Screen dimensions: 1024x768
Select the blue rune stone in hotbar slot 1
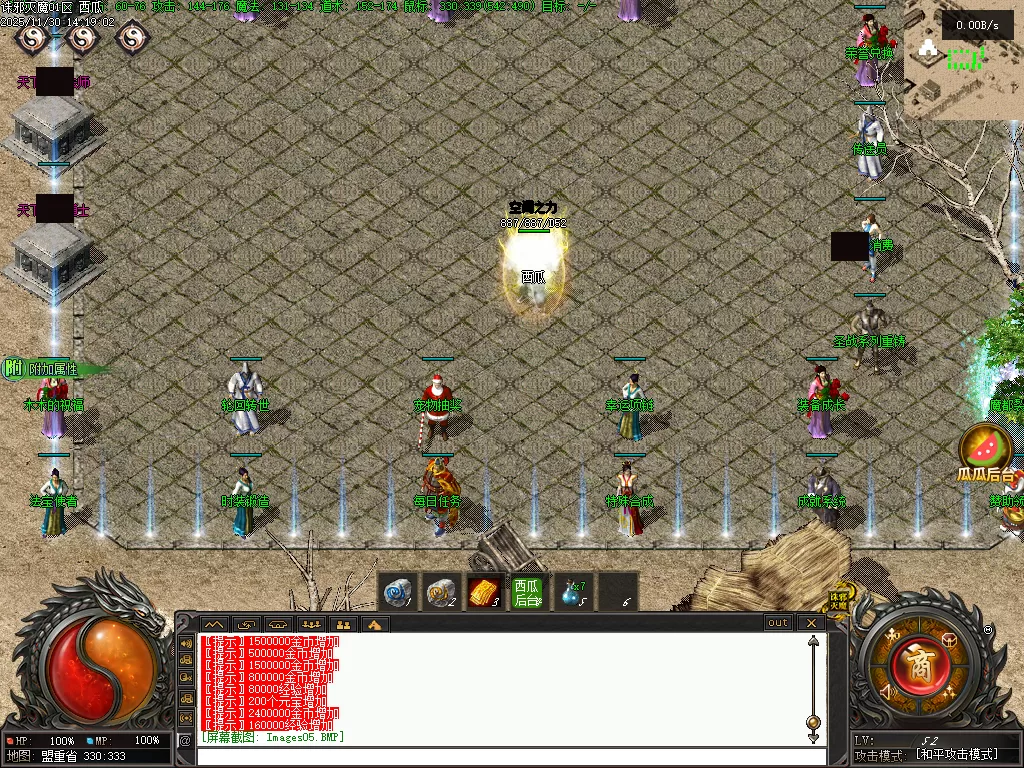tap(398, 592)
